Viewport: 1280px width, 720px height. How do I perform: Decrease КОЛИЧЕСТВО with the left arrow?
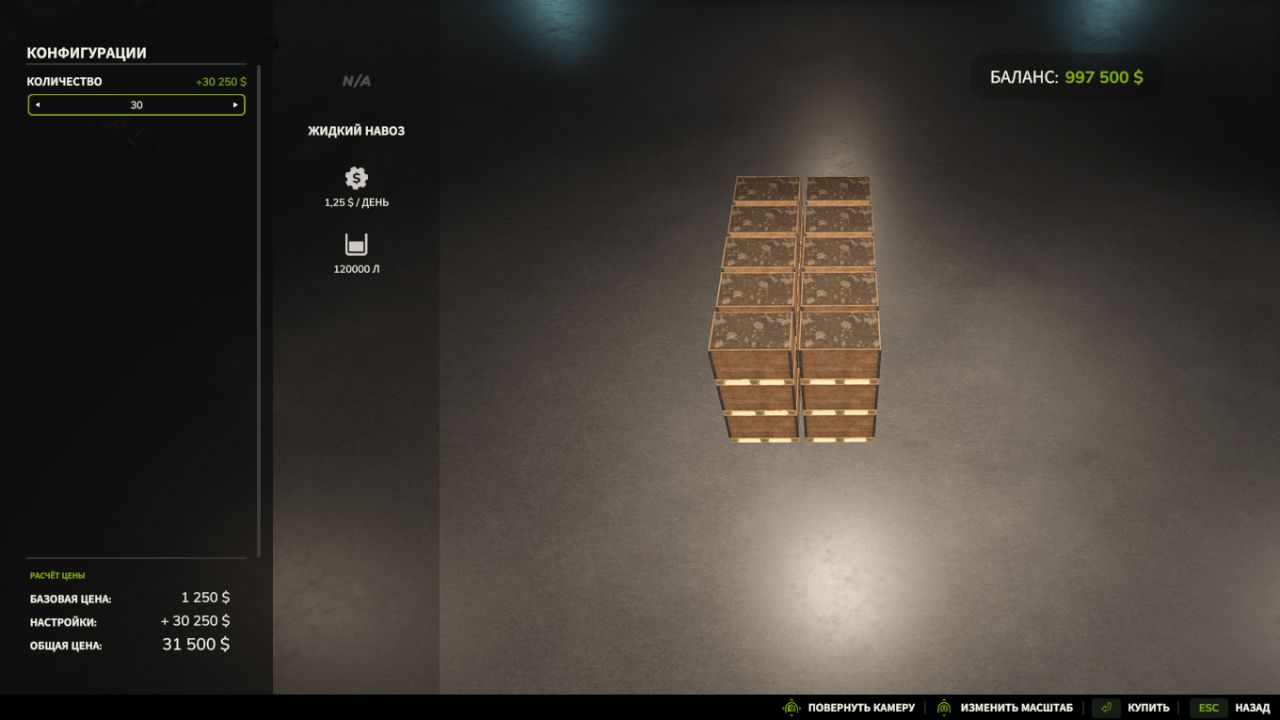[38, 104]
